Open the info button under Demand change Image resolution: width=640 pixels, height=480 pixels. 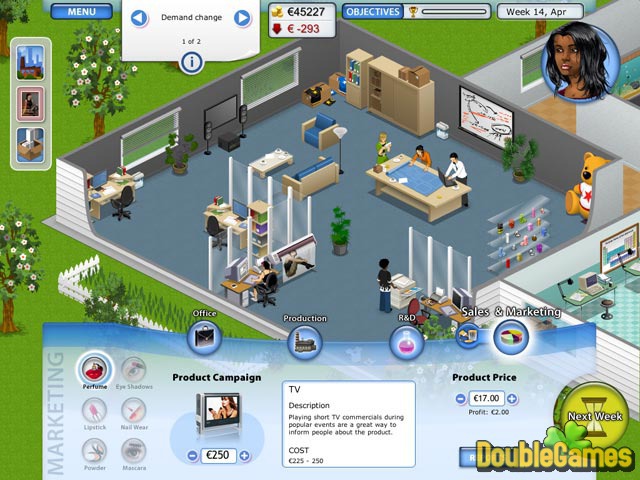[191, 61]
